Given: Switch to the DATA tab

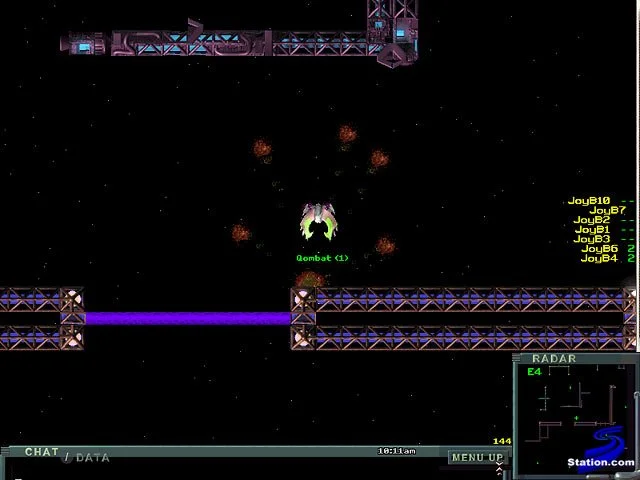Looking at the screenshot, I should (x=92, y=458).
